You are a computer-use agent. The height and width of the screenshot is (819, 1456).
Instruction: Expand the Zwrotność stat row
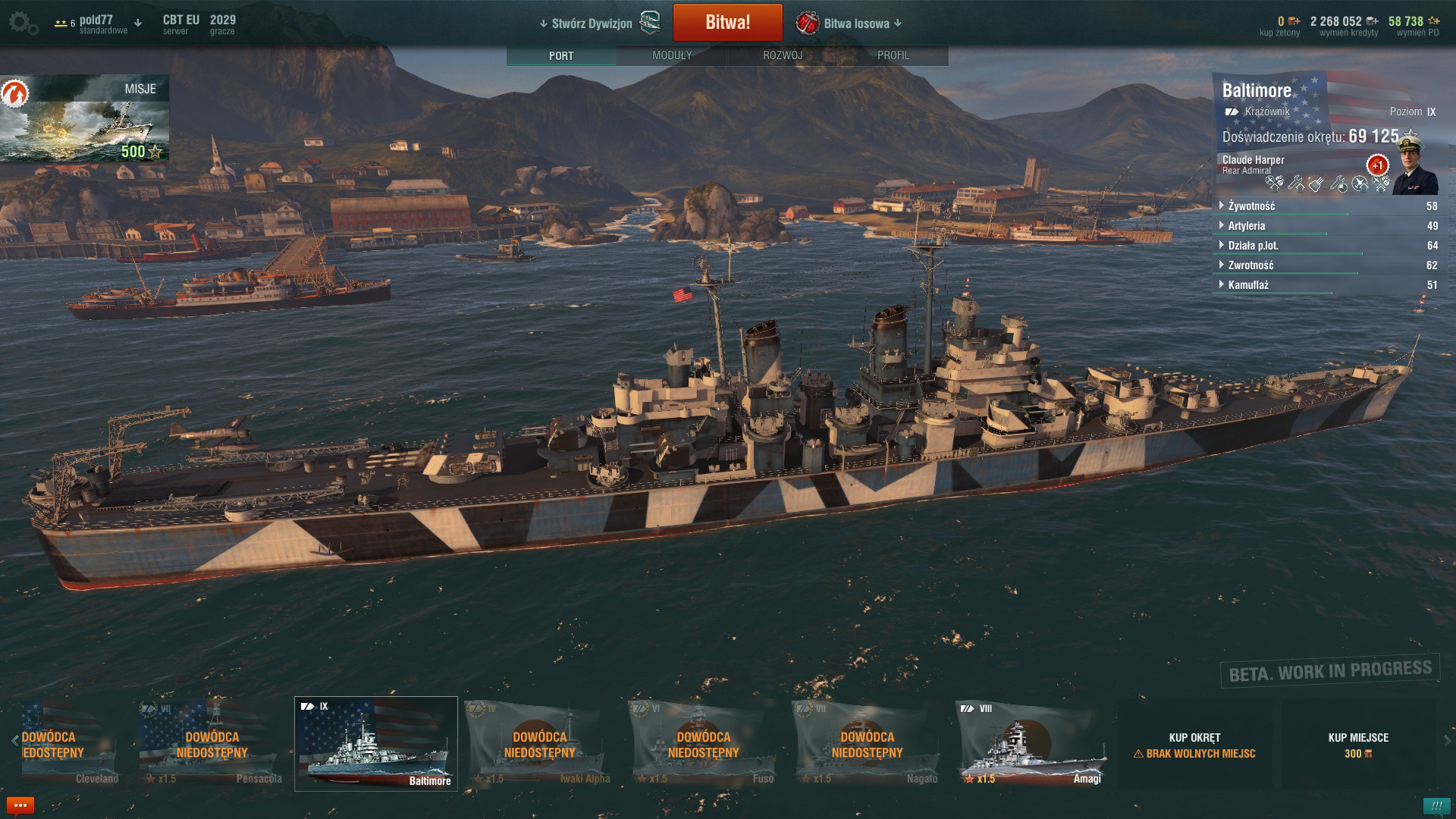(1250, 265)
